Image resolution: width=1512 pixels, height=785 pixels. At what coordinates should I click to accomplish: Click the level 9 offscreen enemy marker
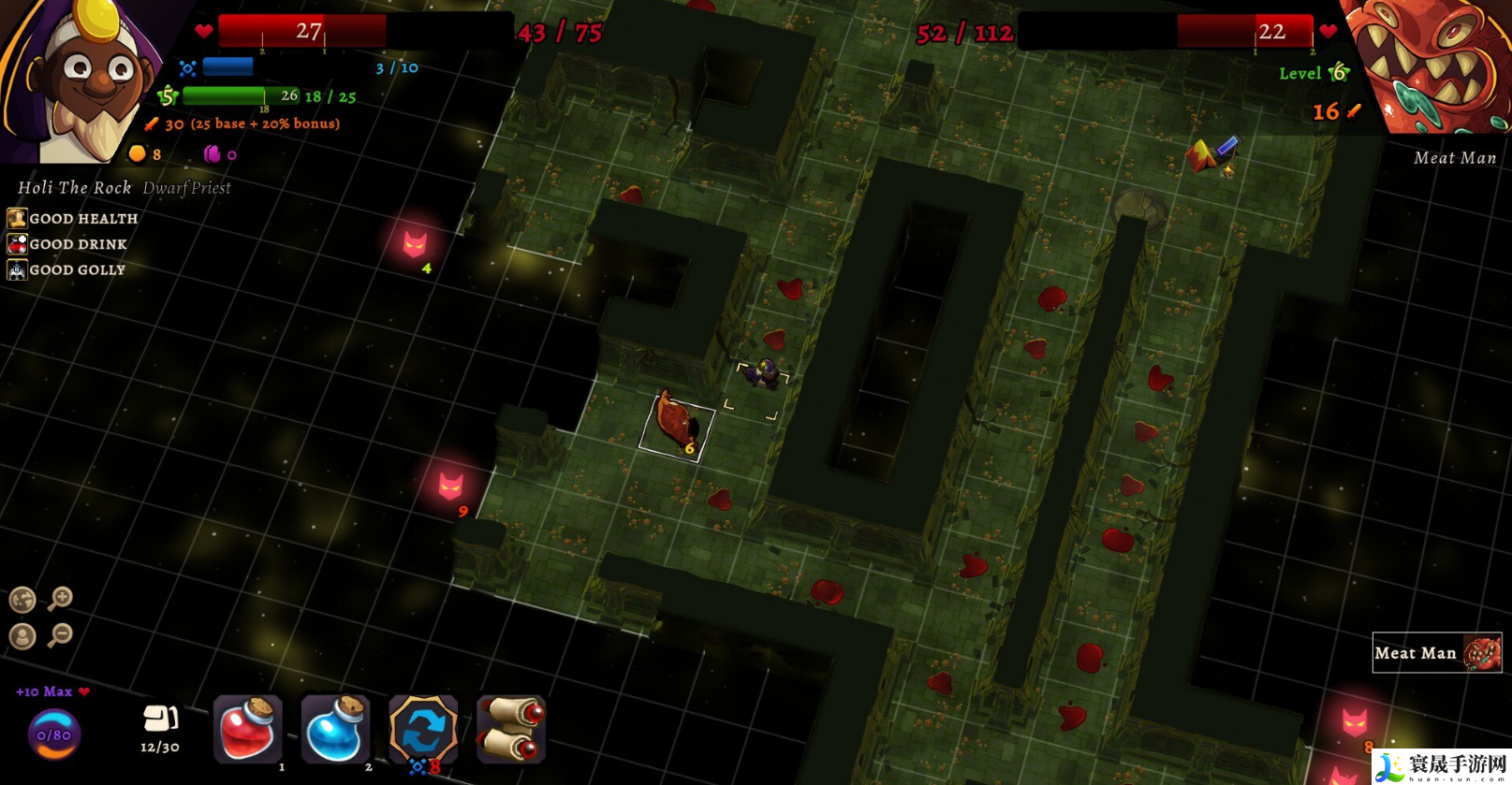(x=451, y=486)
